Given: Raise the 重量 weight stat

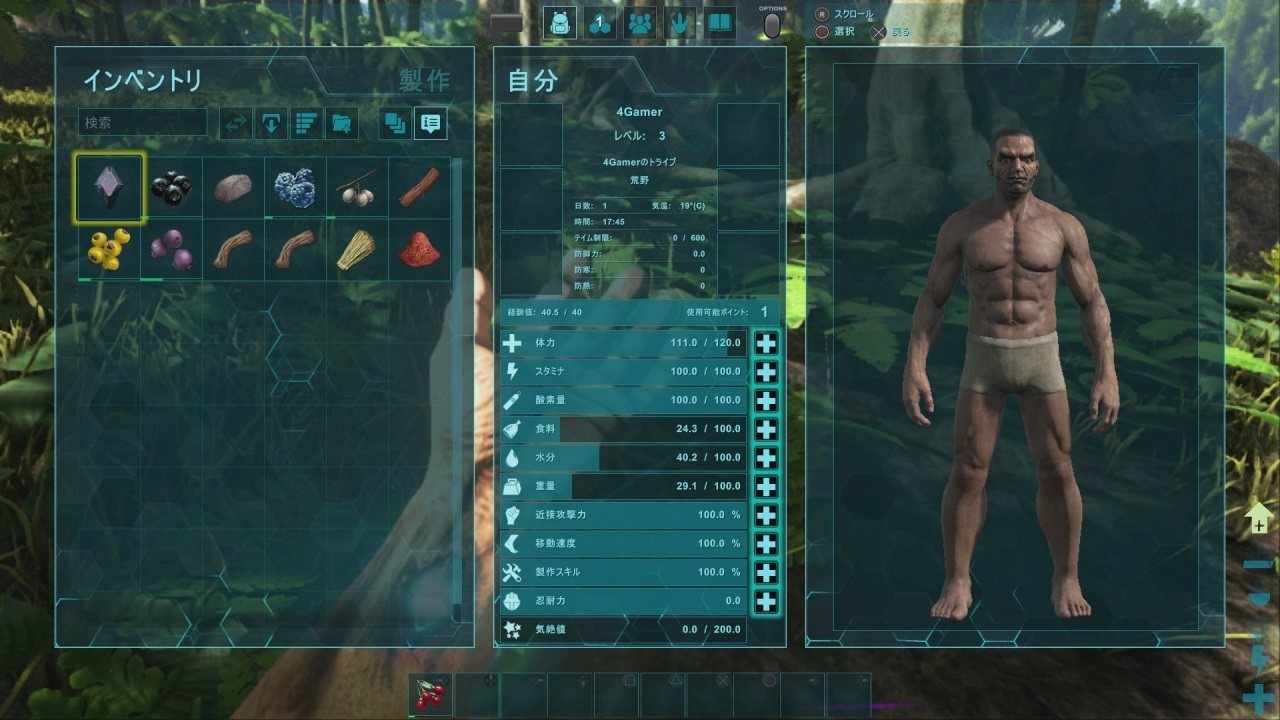Looking at the screenshot, I should pyautogui.click(x=766, y=487).
